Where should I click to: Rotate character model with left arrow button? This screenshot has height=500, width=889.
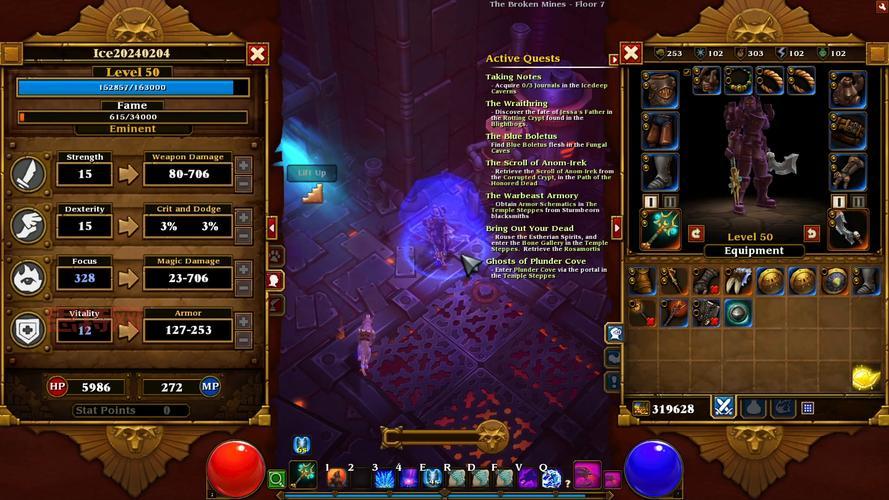coord(697,233)
